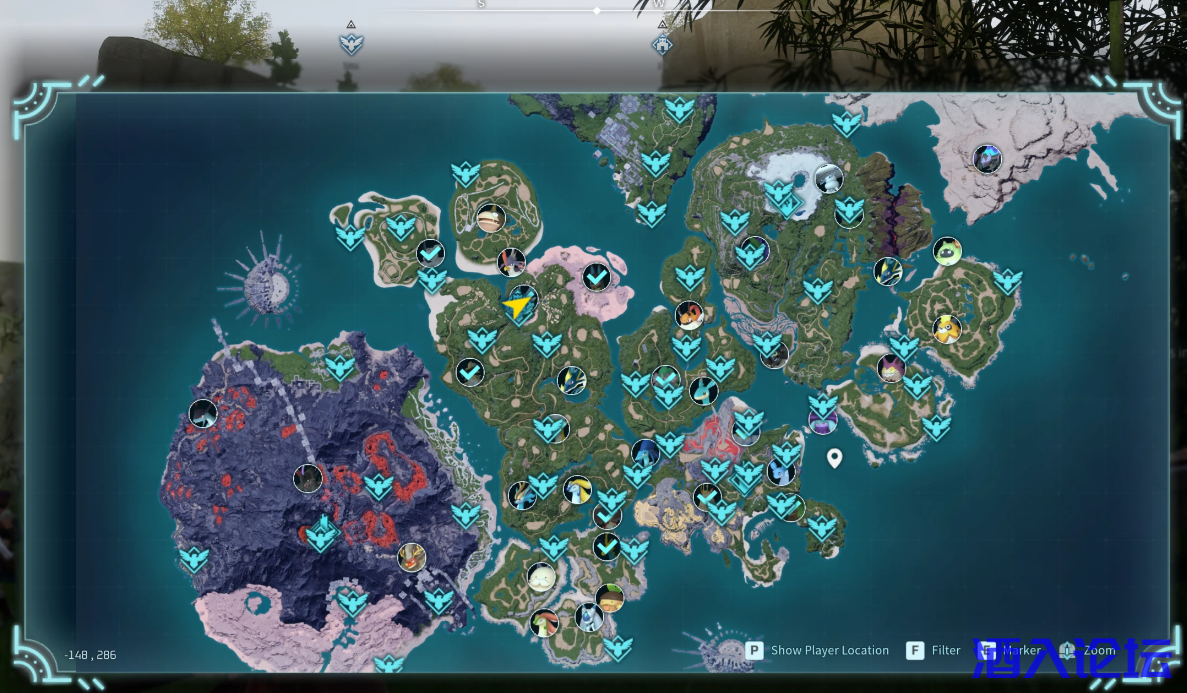The image size is (1187, 693).
Task: Select the orange fox Pal boss icon
Action: 688,315
